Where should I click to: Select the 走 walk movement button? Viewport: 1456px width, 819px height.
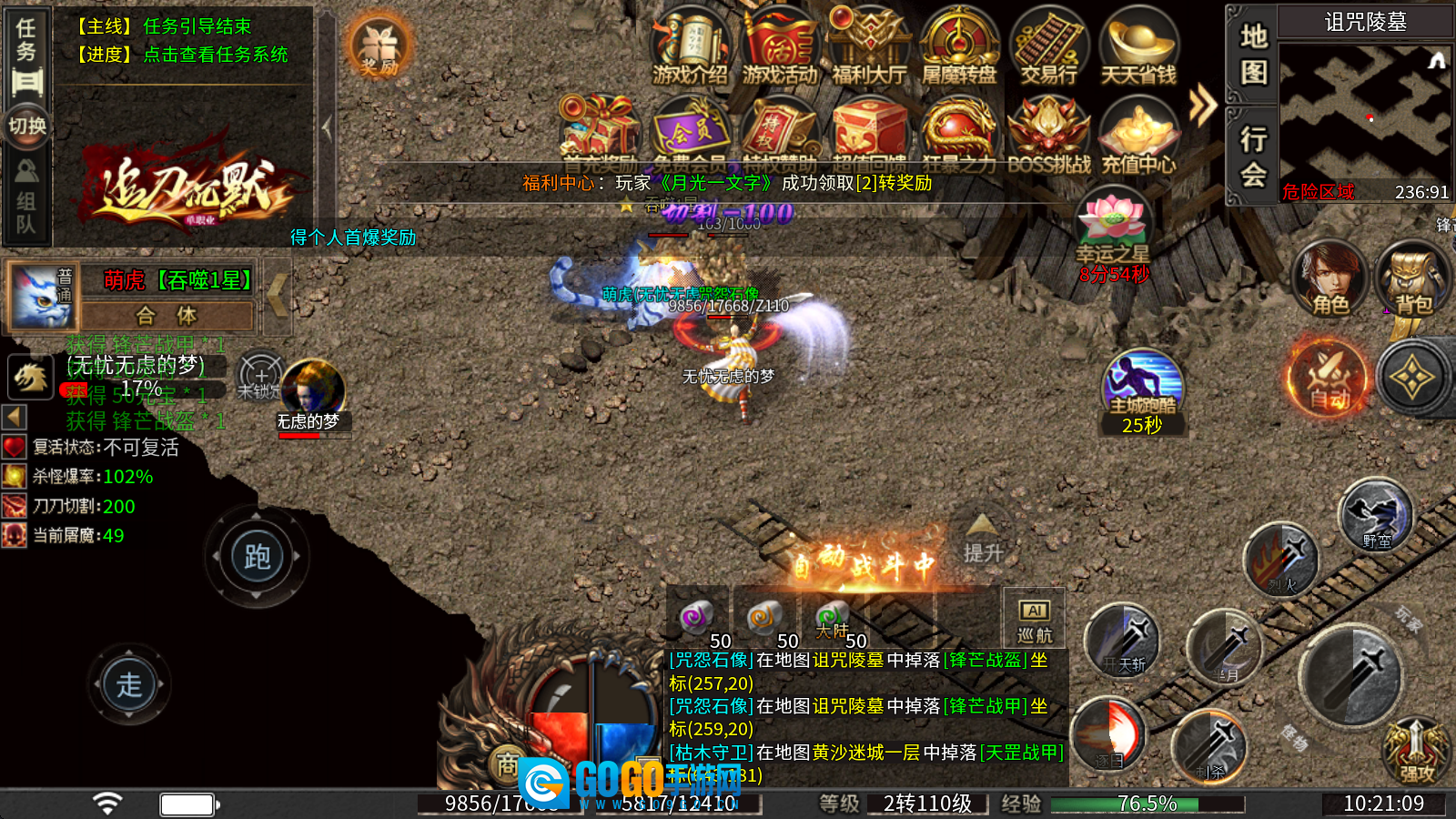(128, 684)
